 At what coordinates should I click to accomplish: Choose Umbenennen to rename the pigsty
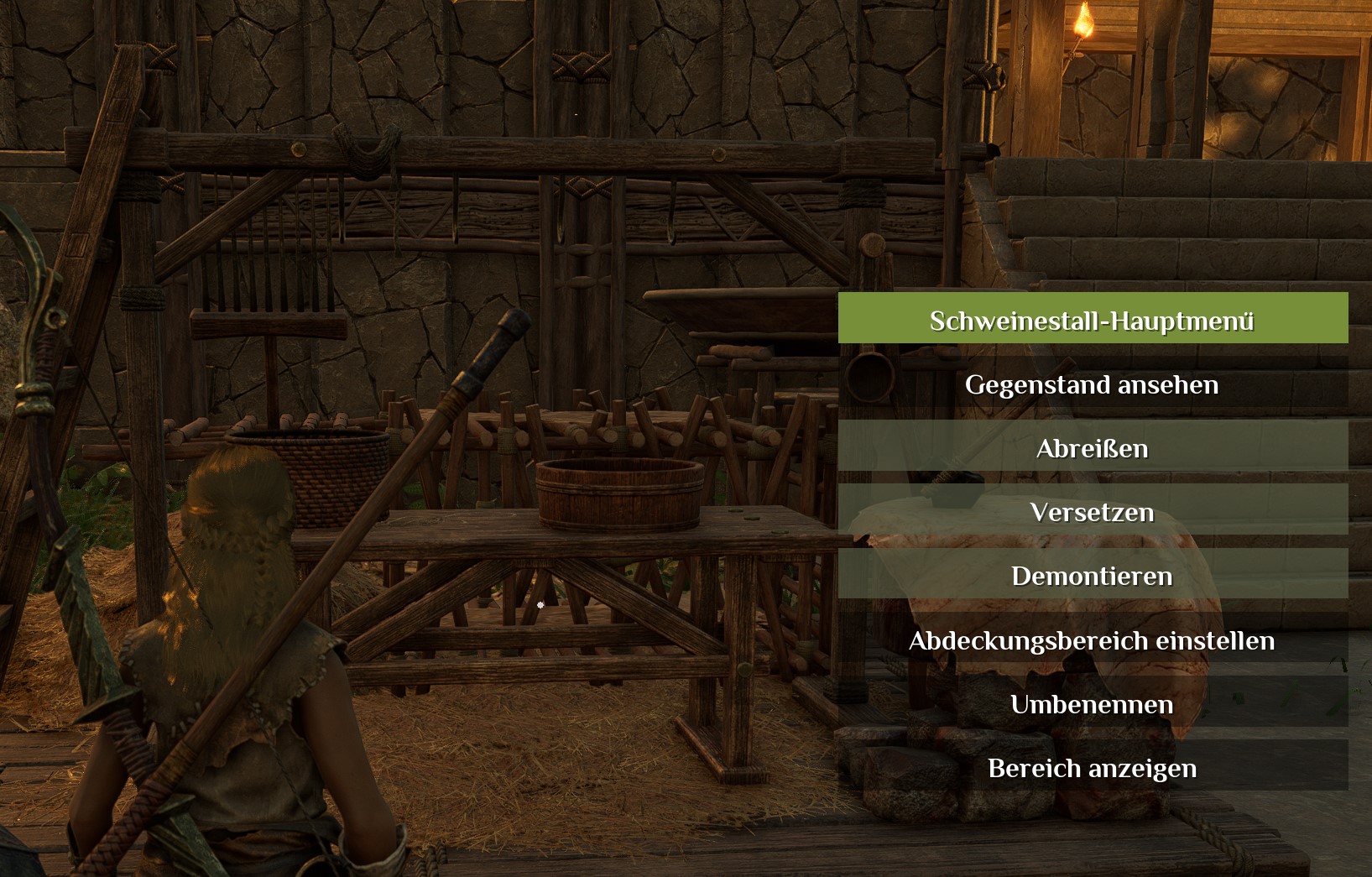[1092, 703]
